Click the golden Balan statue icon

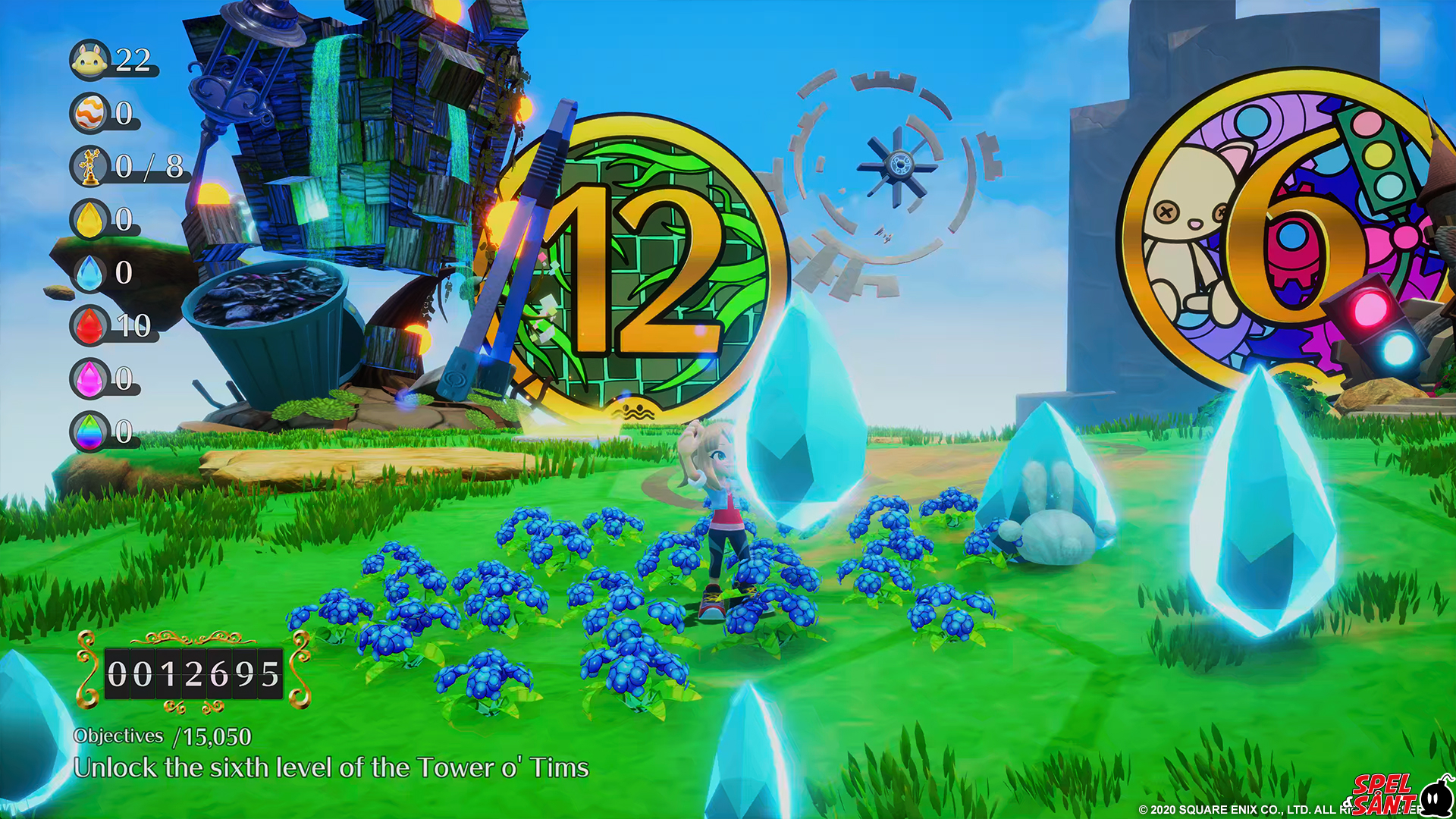click(x=90, y=166)
